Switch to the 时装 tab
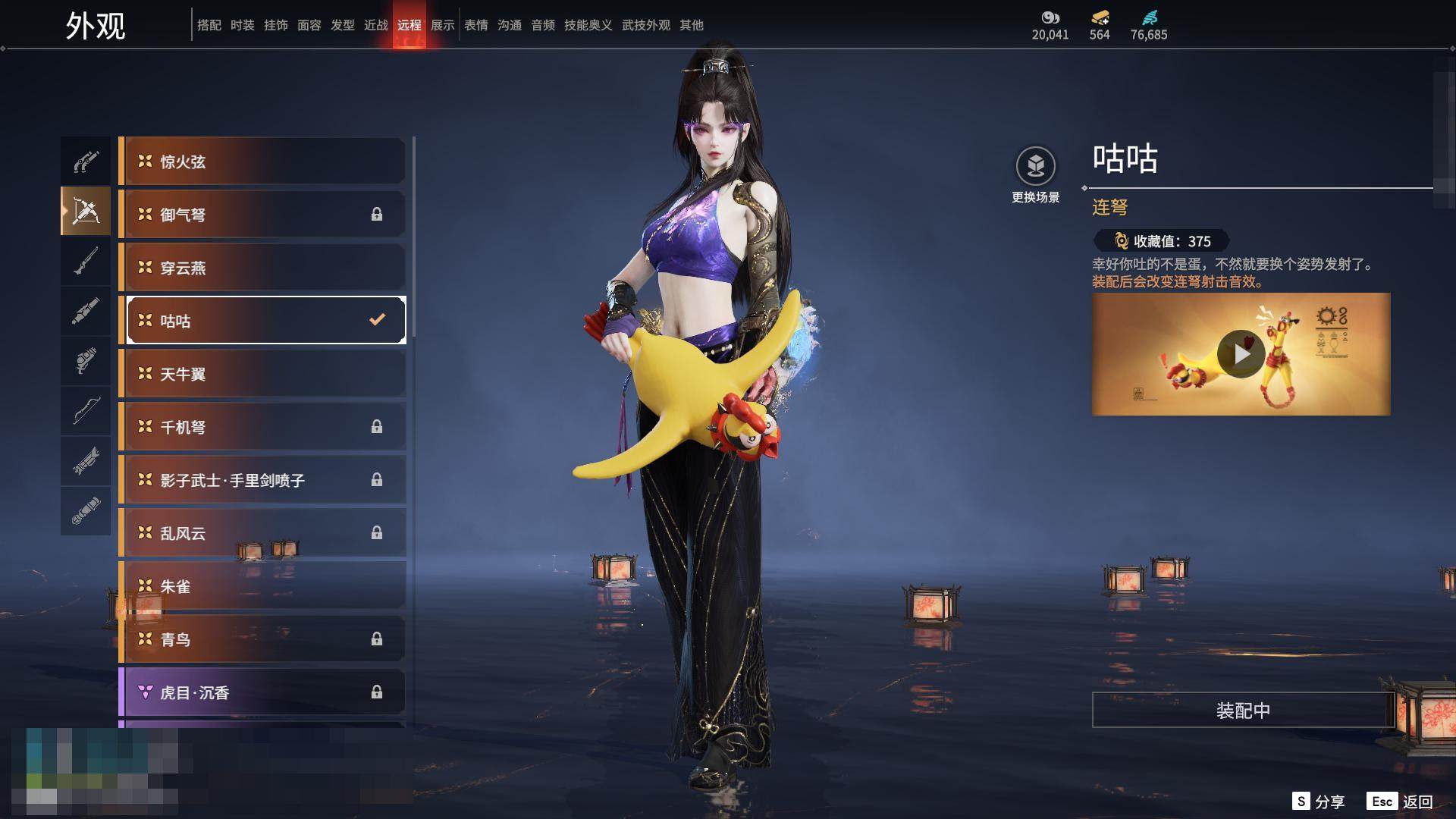This screenshot has height=819, width=1456. pos(242,25)
